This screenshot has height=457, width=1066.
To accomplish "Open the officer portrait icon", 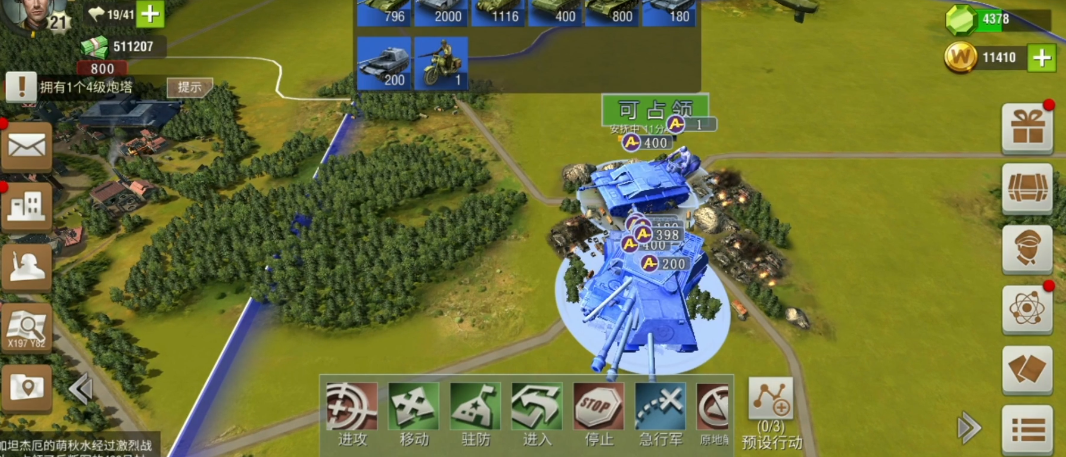I will 1027,249.
